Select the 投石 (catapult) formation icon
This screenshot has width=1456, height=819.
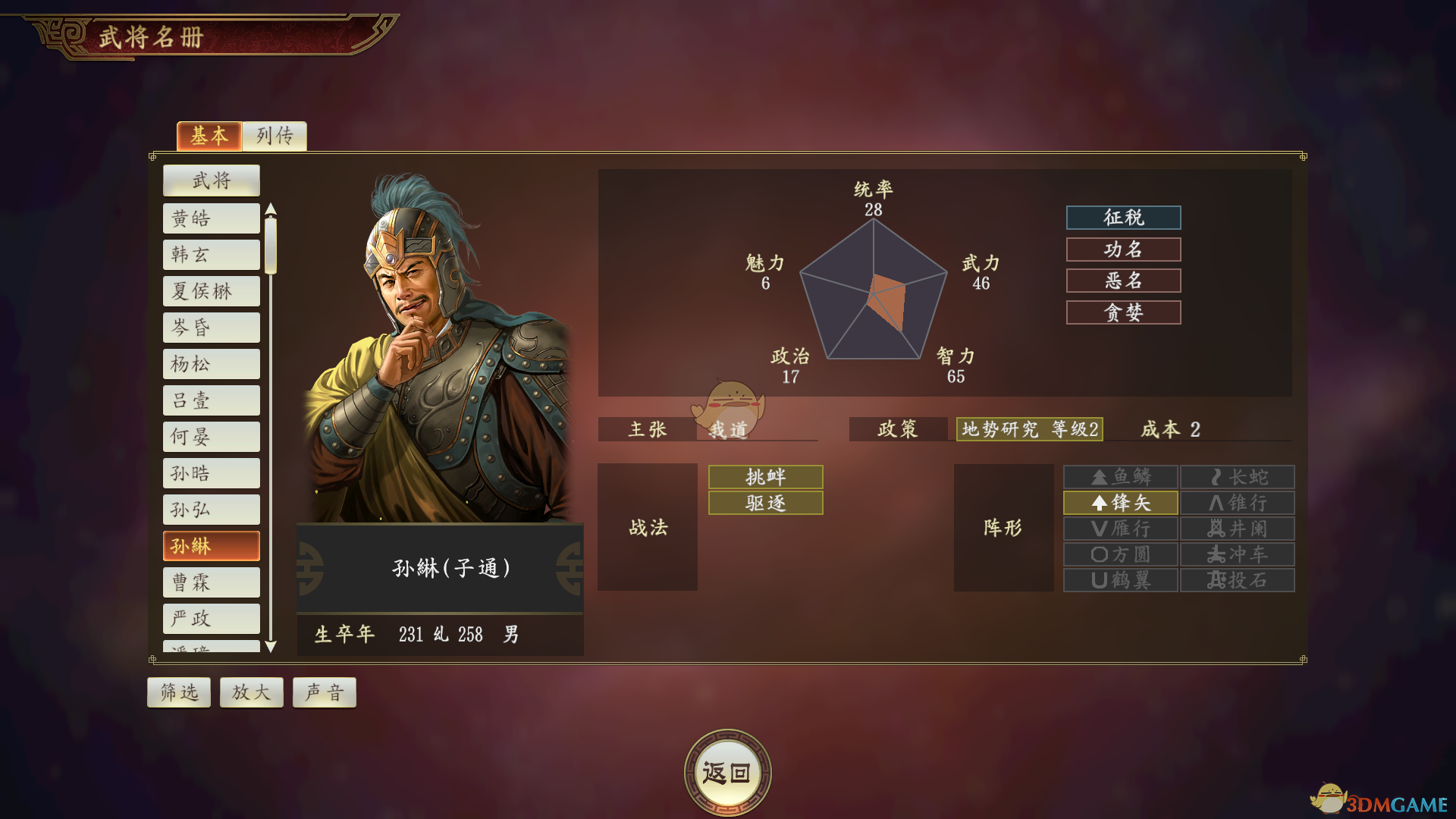(x=1237, y=580)
